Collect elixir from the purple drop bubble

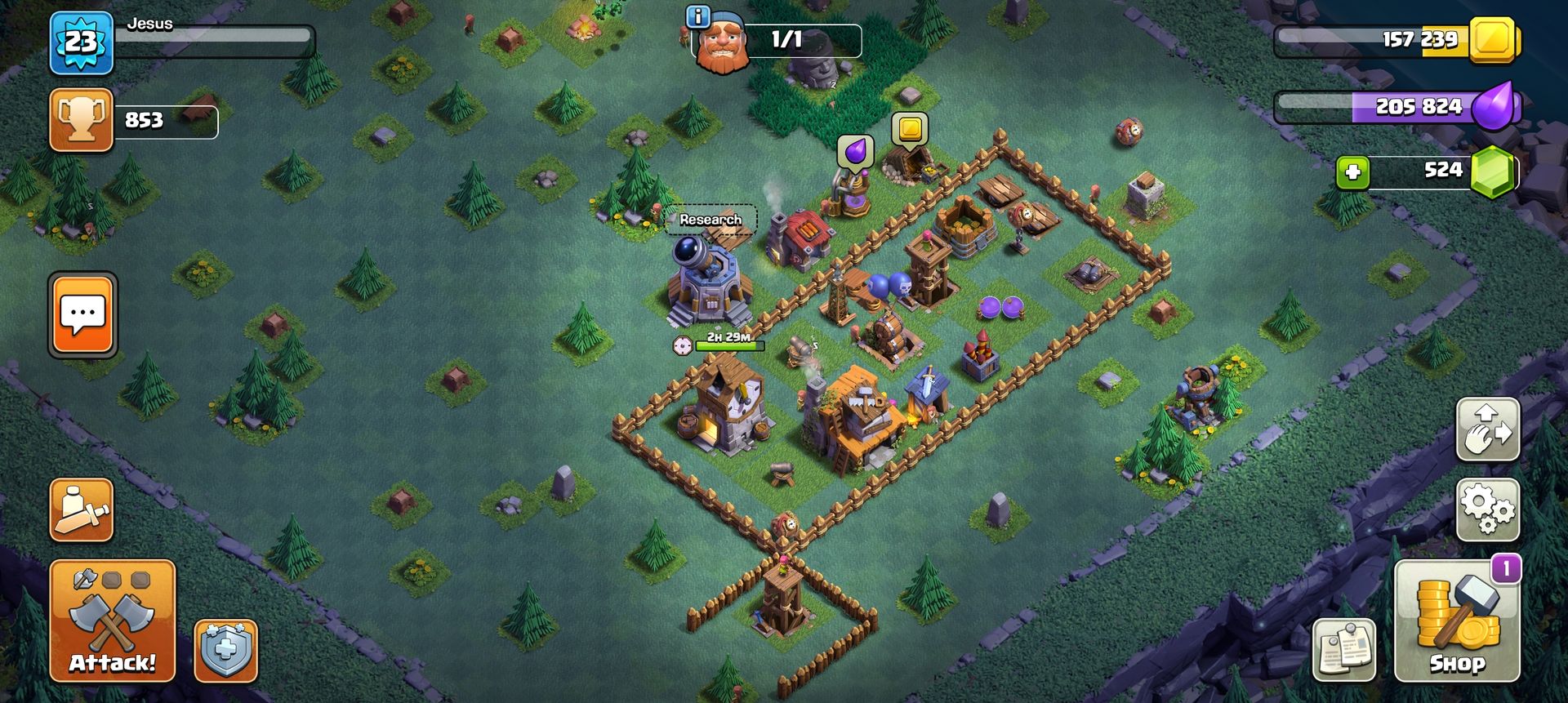point(855,152)
